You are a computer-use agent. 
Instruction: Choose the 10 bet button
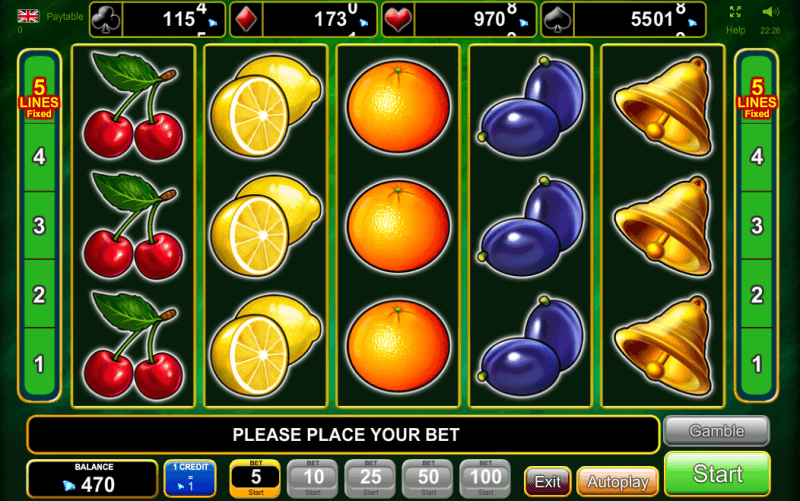tap(312, 479)
